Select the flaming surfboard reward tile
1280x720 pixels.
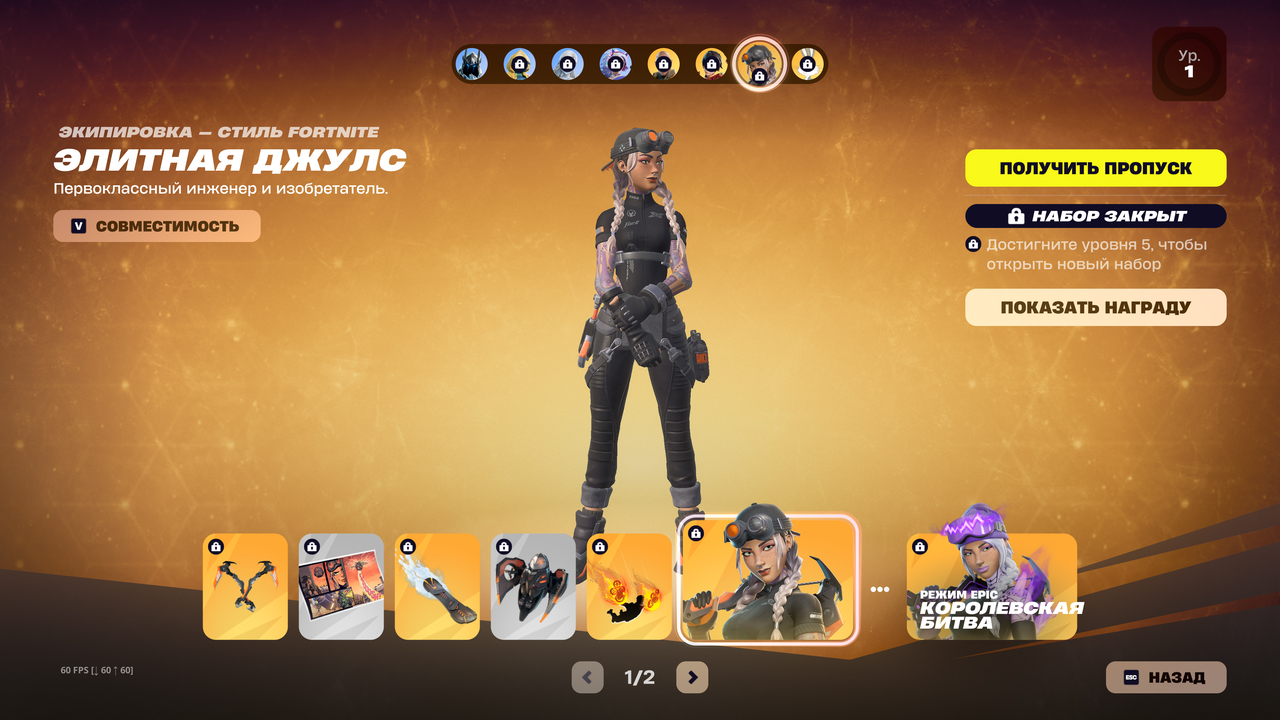pyautogui.click(x=437, y=586)
